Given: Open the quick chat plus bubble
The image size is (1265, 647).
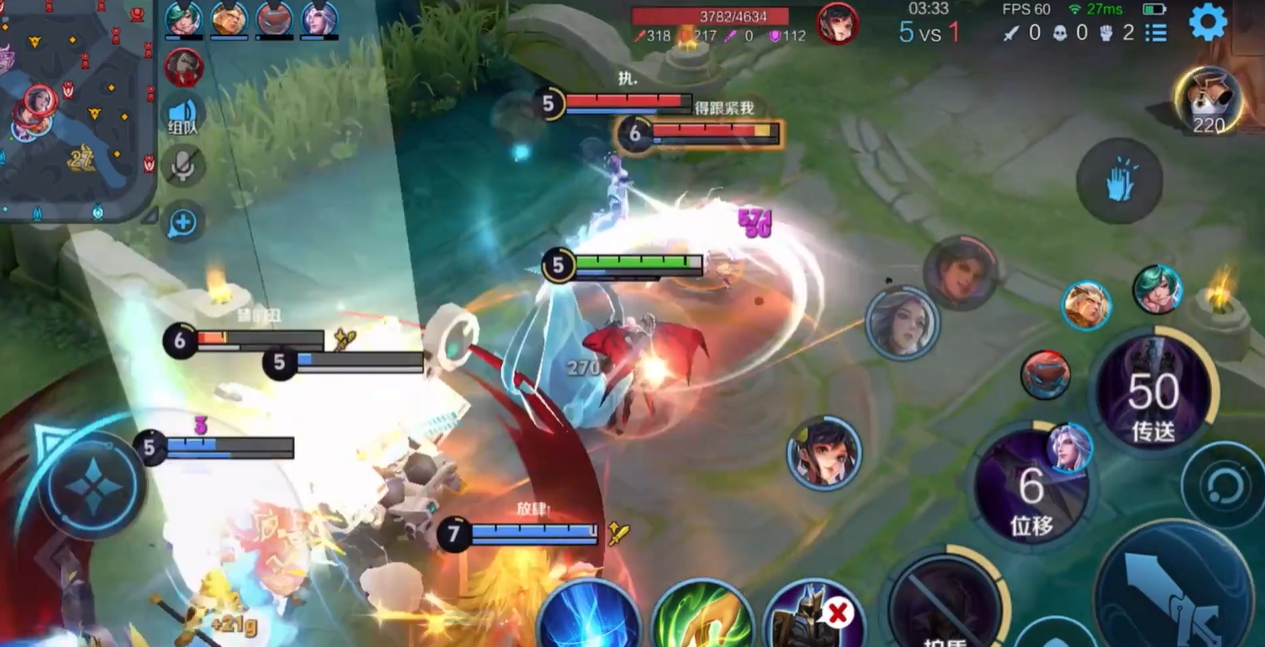Looking at the screenshot, I should click(183, 221).
